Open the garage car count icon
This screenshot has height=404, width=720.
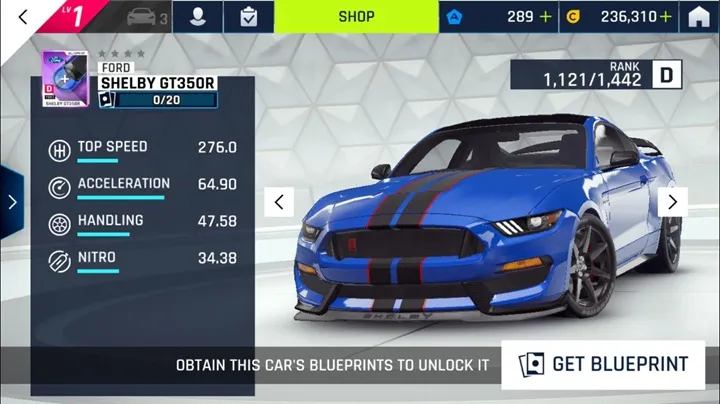click(147, 16)
